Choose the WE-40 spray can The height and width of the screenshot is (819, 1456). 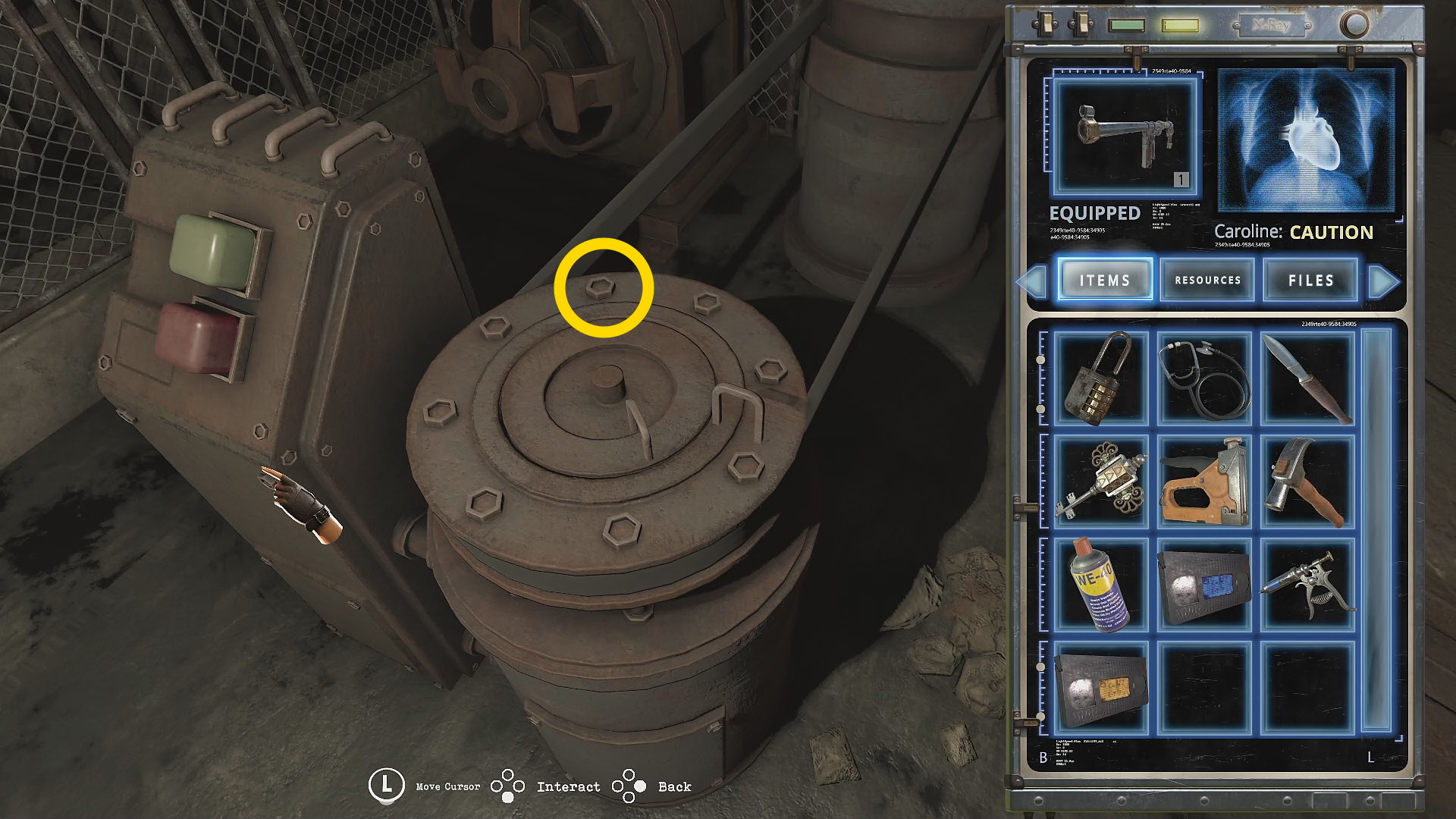(1100, 584)
